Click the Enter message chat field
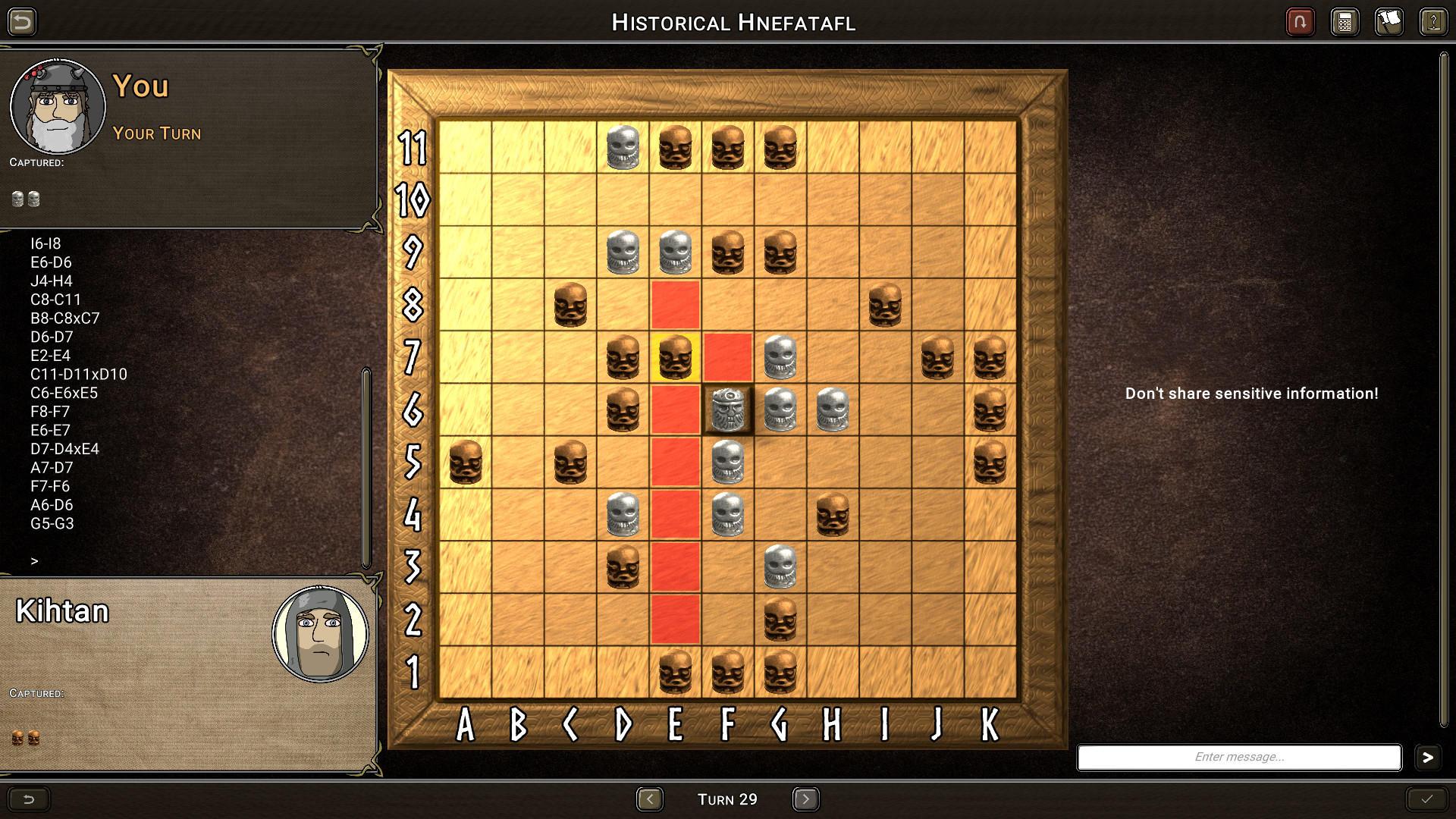 [1238, 757]
